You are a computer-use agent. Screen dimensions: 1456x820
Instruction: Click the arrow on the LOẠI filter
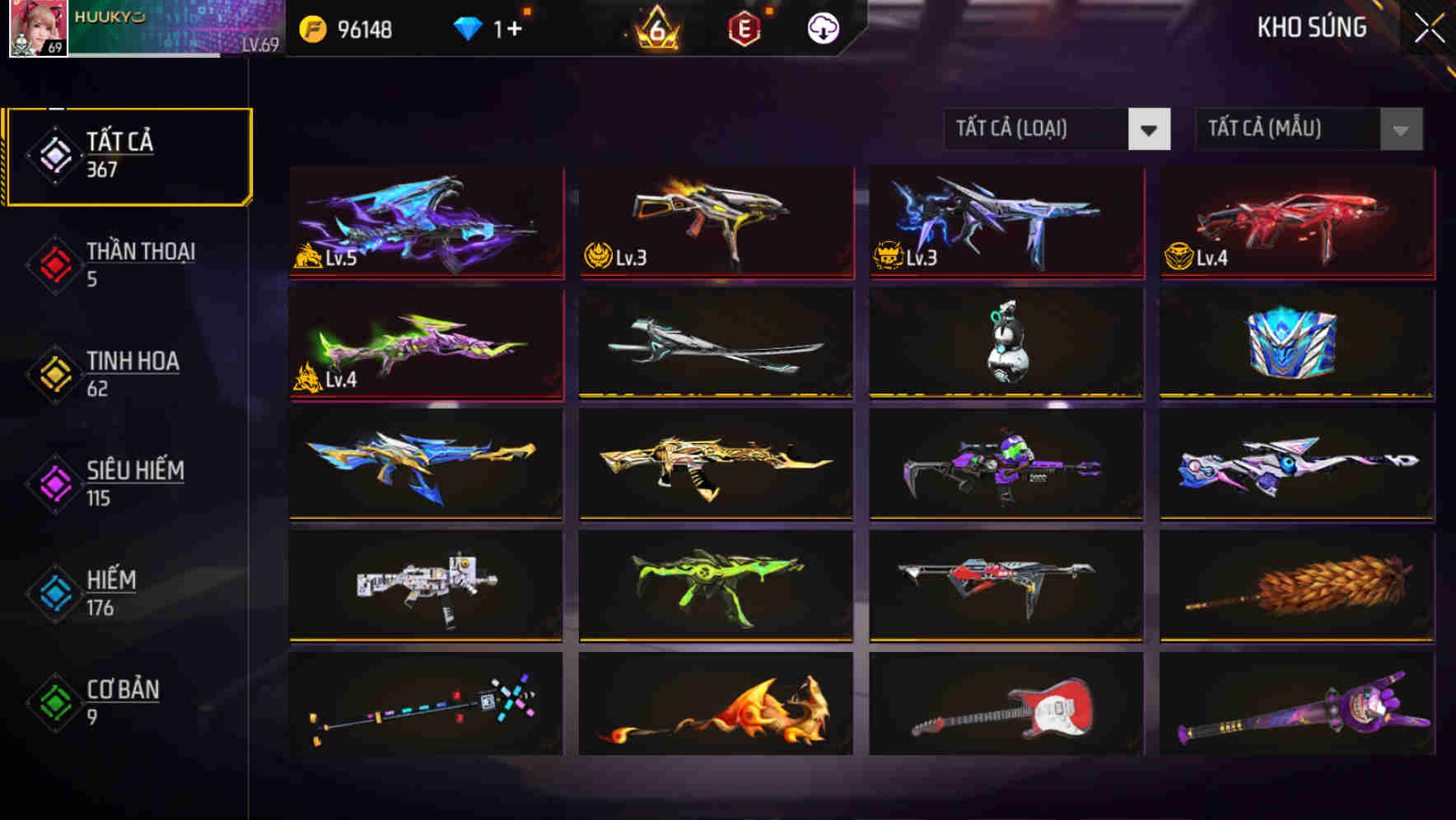click(1151, 129)
